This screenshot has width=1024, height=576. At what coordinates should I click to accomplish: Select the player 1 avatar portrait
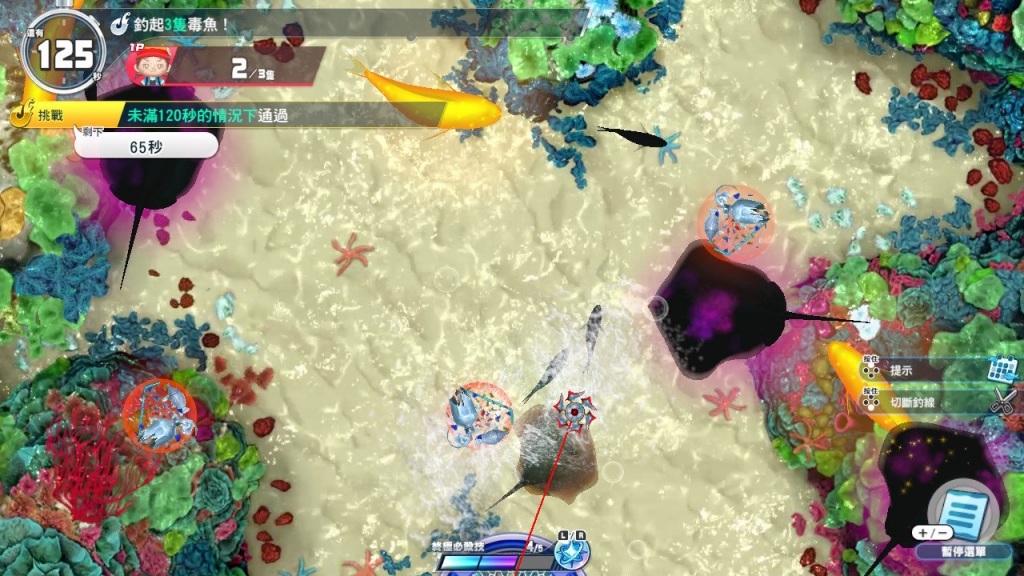point(154,65)
